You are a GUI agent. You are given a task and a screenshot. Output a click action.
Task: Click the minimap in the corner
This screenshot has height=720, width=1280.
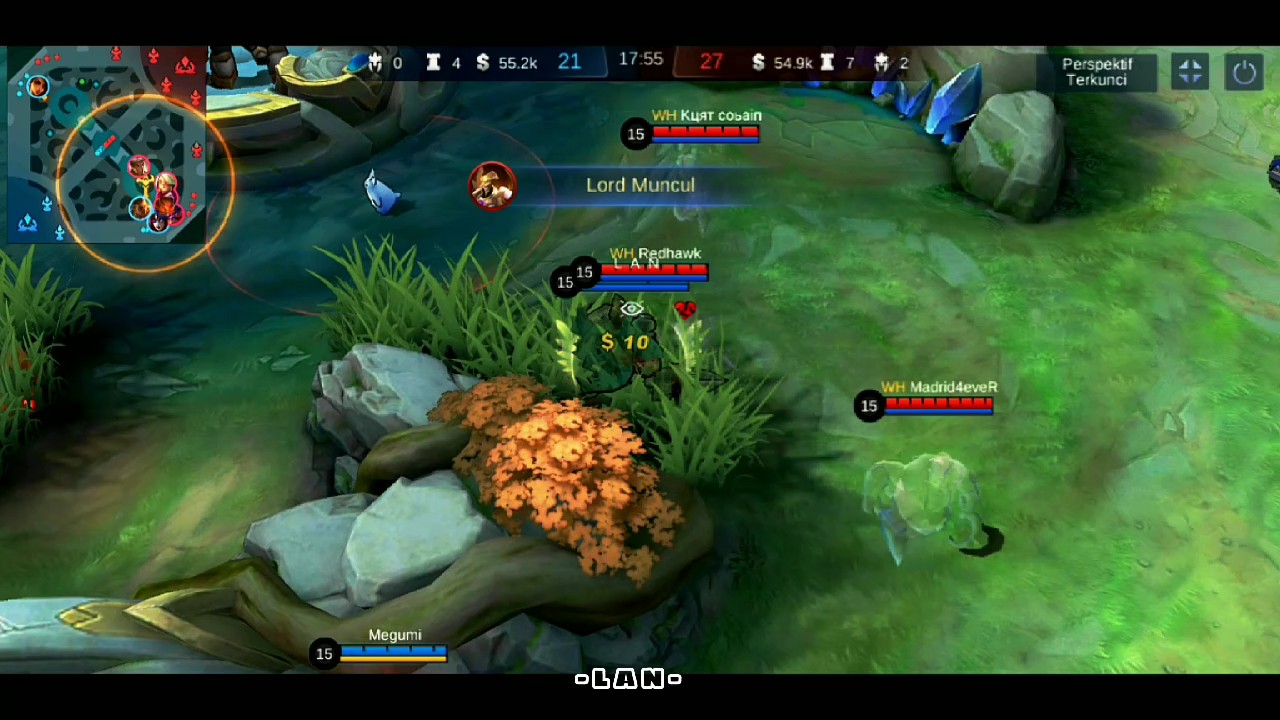click(x=107, y=145)
